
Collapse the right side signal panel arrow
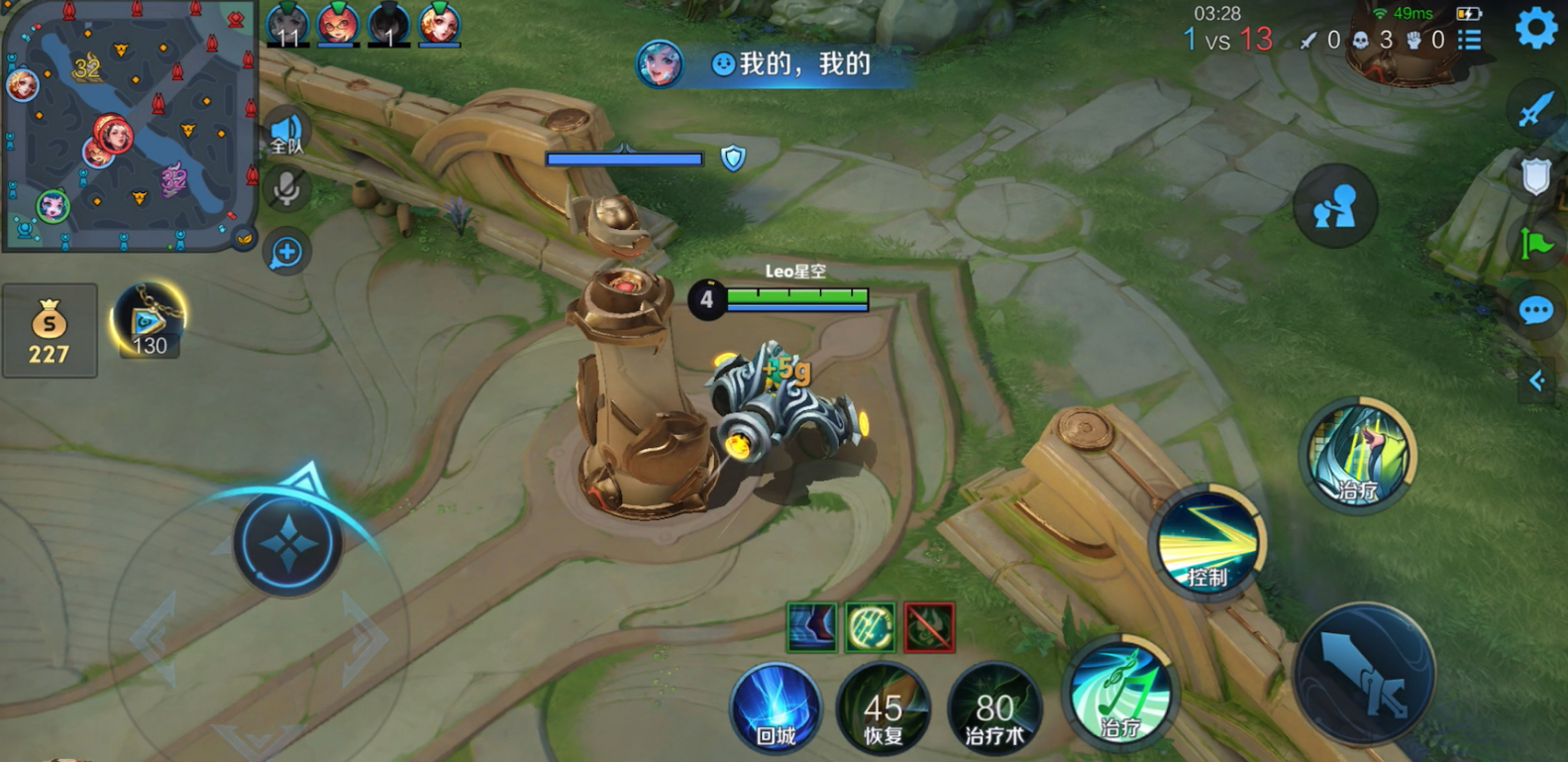pos(1536,381)
